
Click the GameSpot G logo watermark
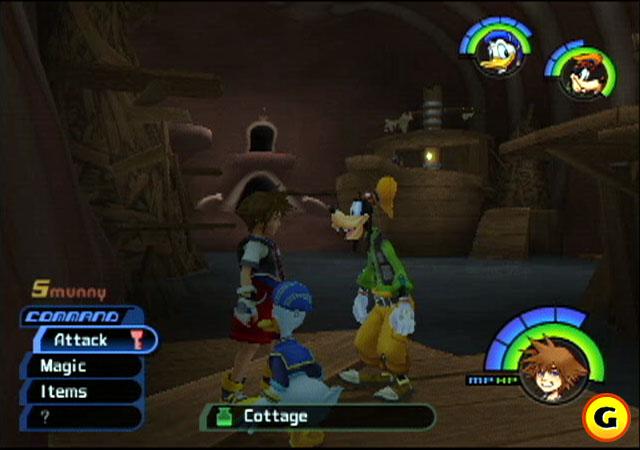coord(609,416)
